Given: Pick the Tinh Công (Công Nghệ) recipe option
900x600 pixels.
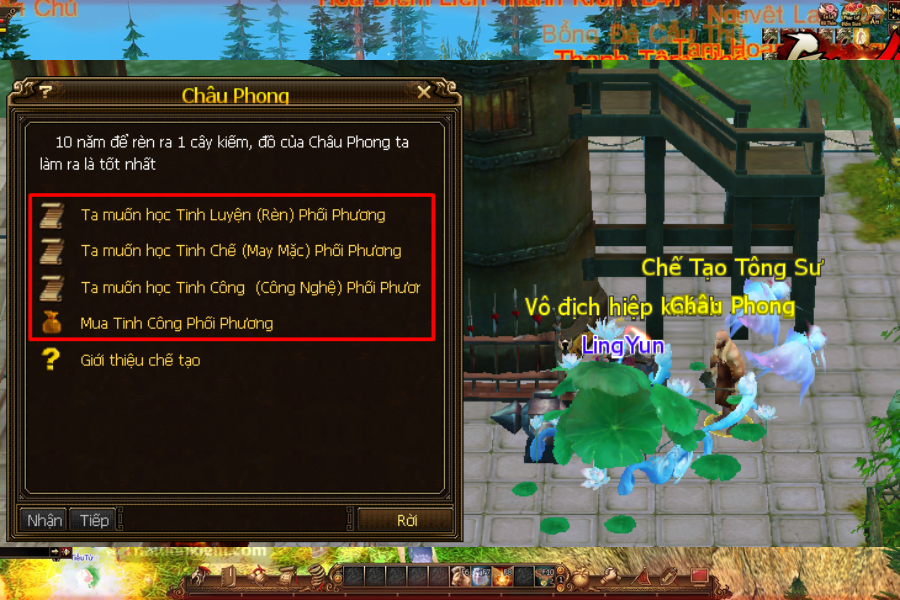Looking at the screenshot, I should click(250, 287).
